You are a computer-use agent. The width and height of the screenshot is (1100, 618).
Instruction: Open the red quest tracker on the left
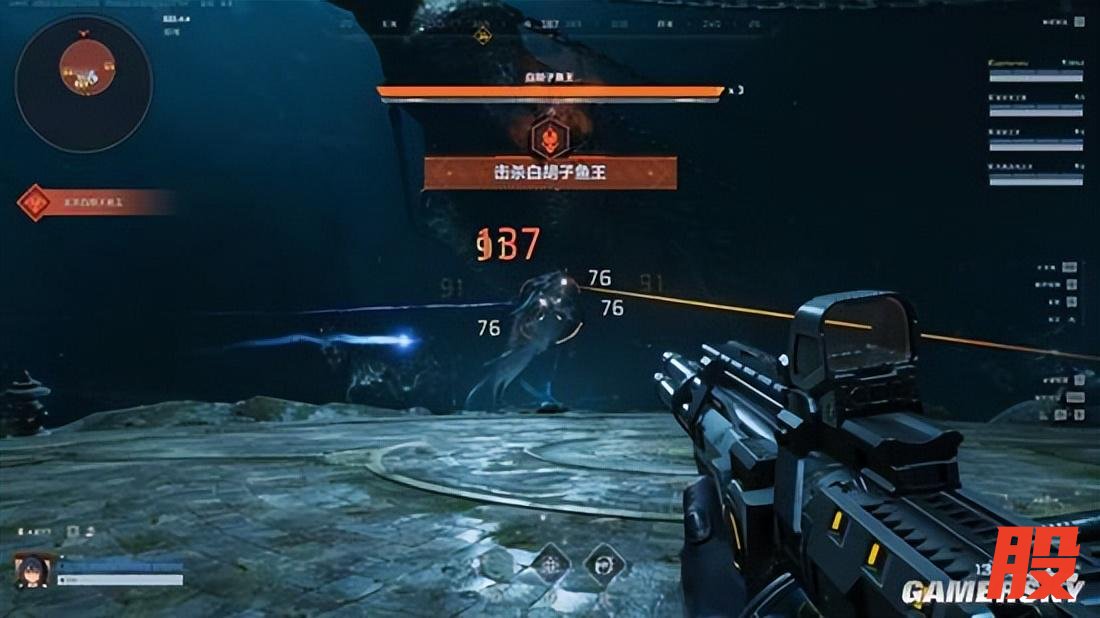pos(95,203)
